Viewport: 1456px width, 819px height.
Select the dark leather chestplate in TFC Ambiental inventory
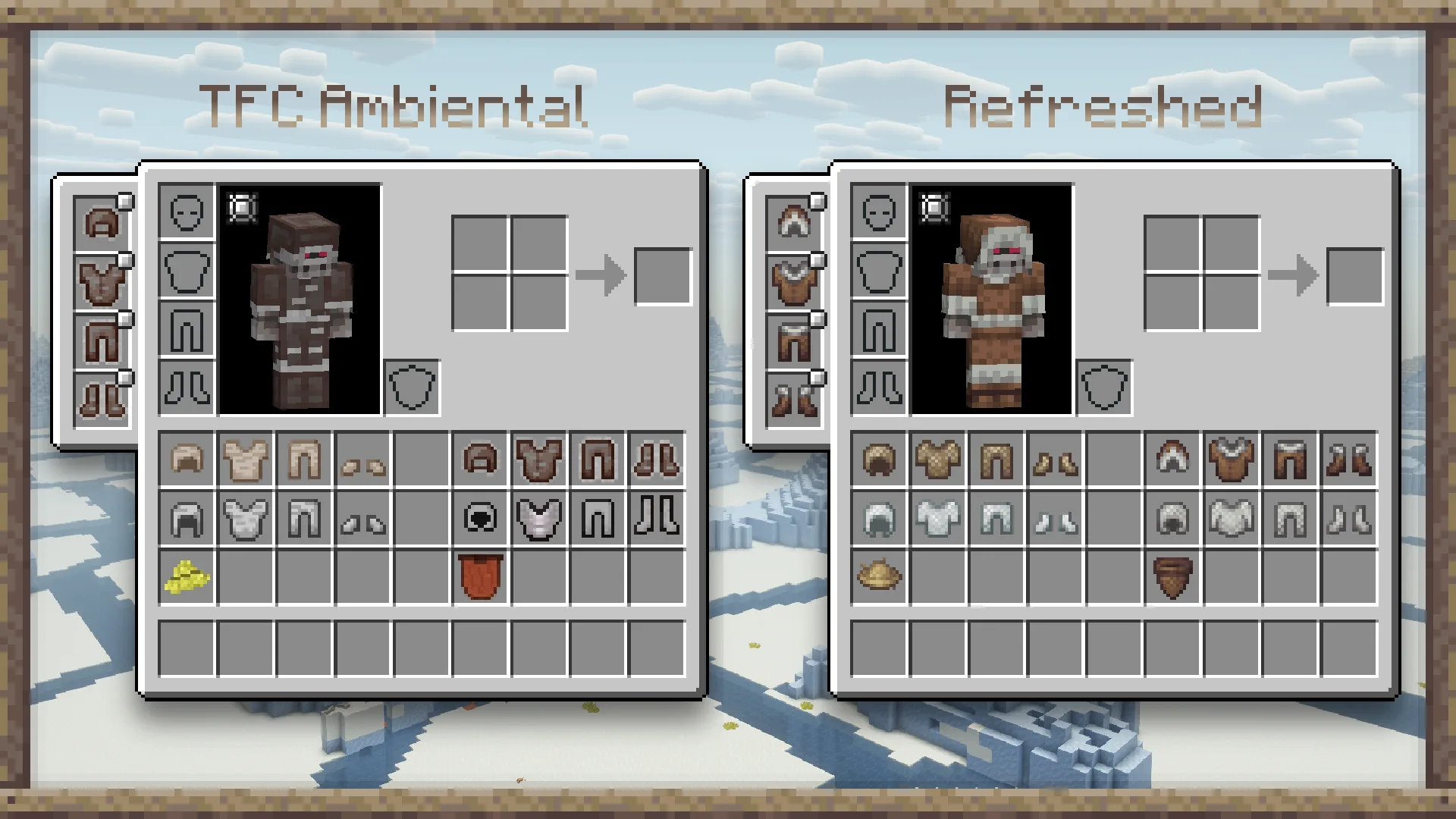point(538,460)
